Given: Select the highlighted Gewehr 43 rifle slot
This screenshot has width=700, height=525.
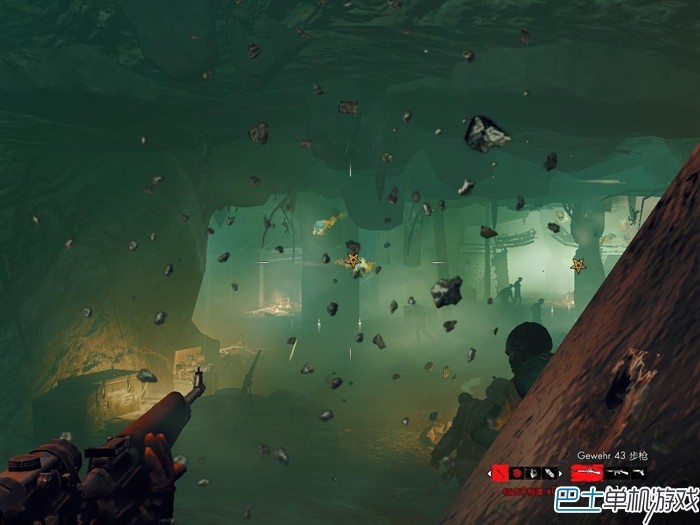Looking at the screenshot, I should (587, 472).
